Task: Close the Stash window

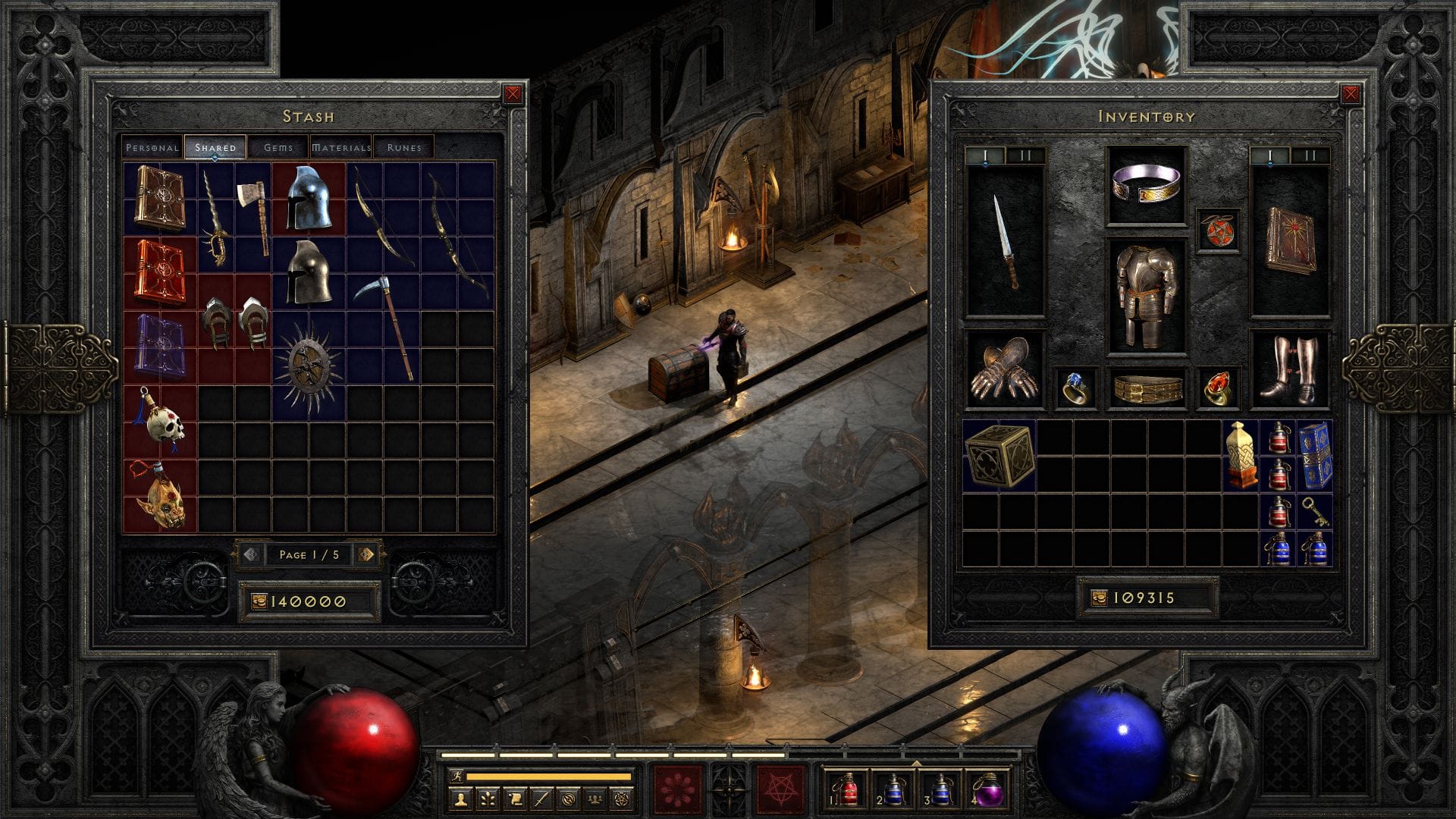Action: pos(513,94)
